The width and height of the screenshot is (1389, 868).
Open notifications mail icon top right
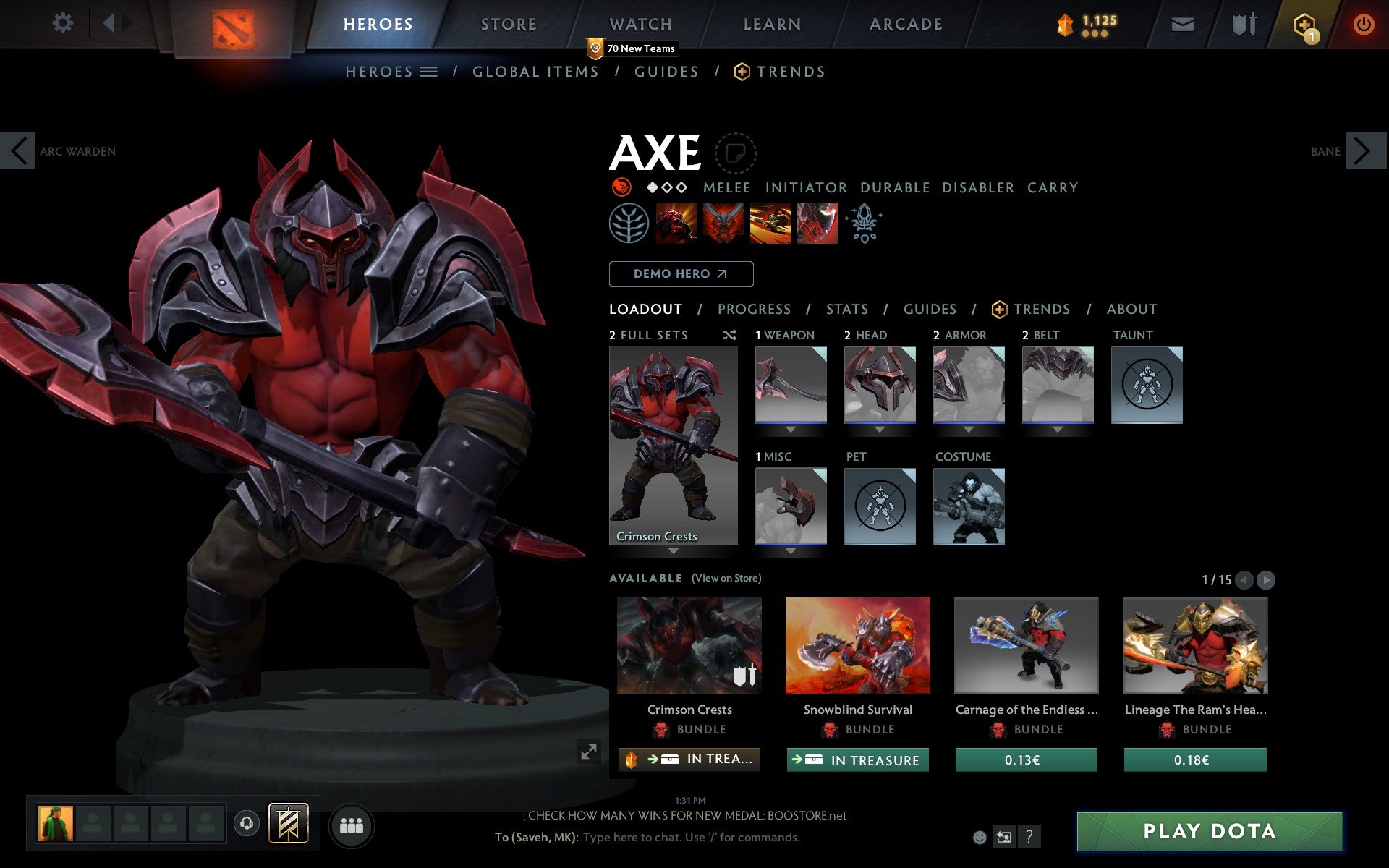click(x=1182, y=24)
